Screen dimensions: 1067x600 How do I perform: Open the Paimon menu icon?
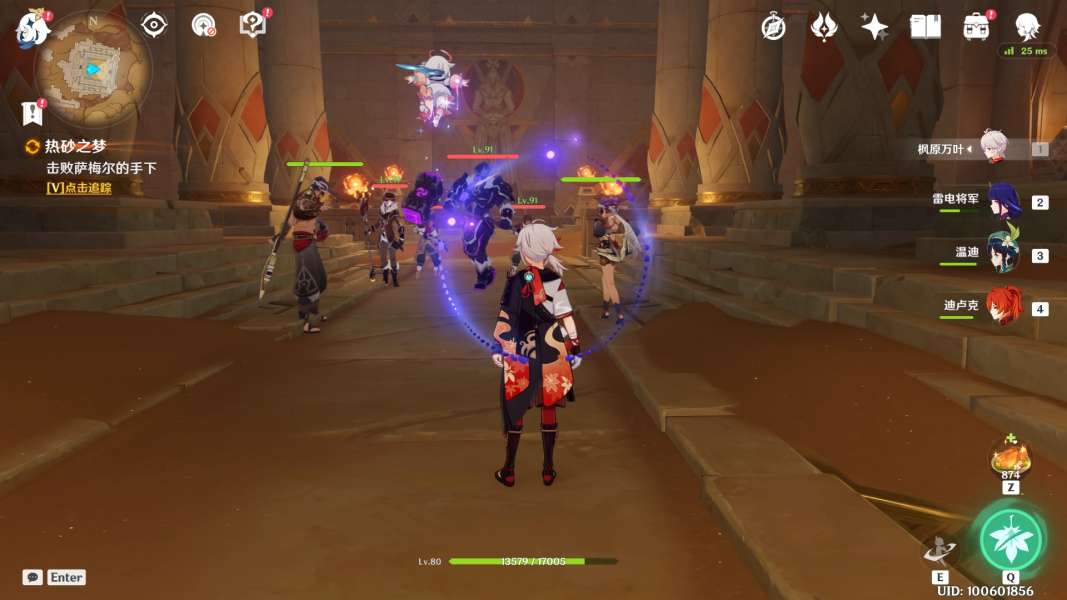(33, 28)
